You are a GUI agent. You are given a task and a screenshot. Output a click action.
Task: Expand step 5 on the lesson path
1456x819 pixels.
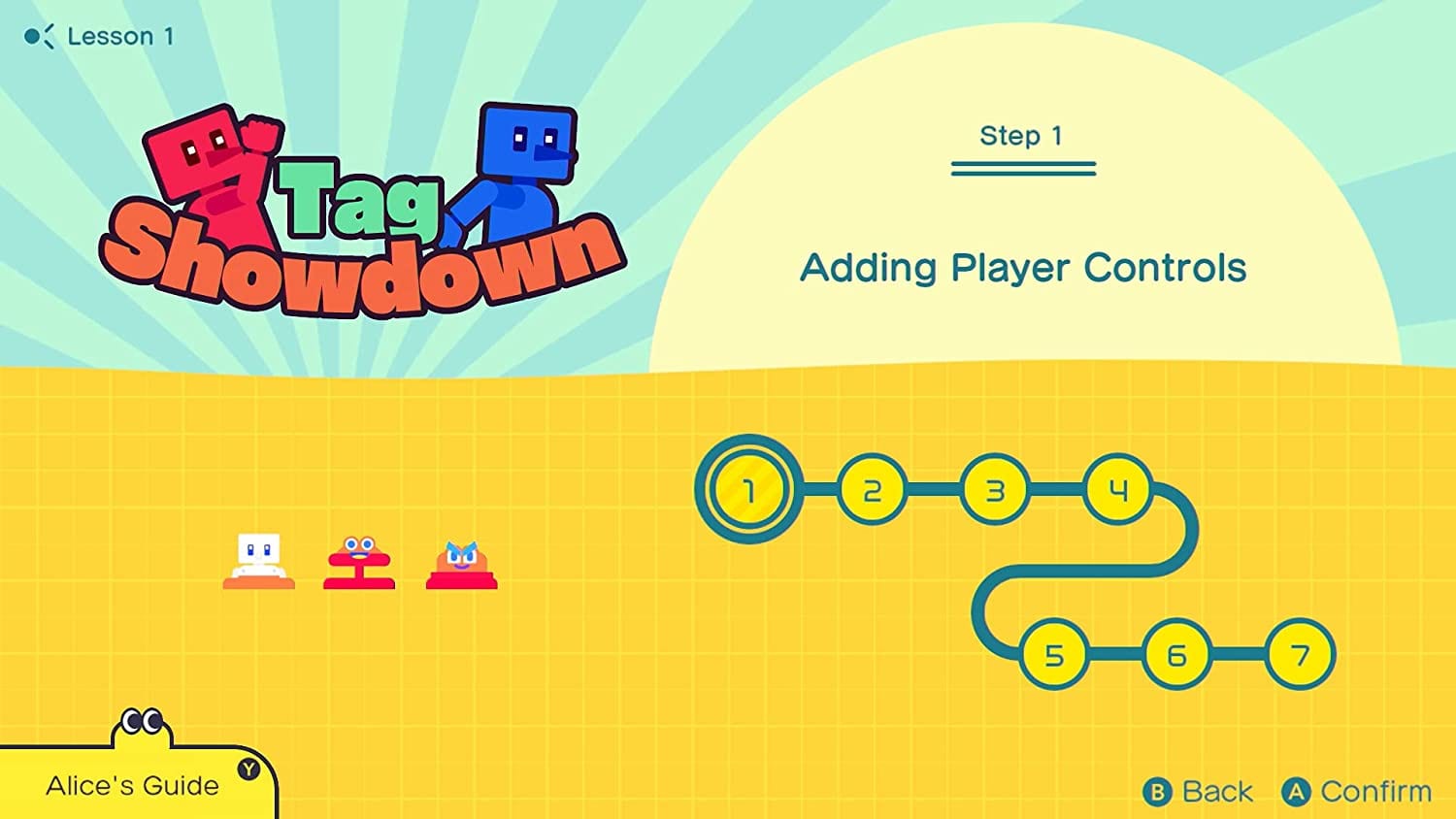point(1054,656)
